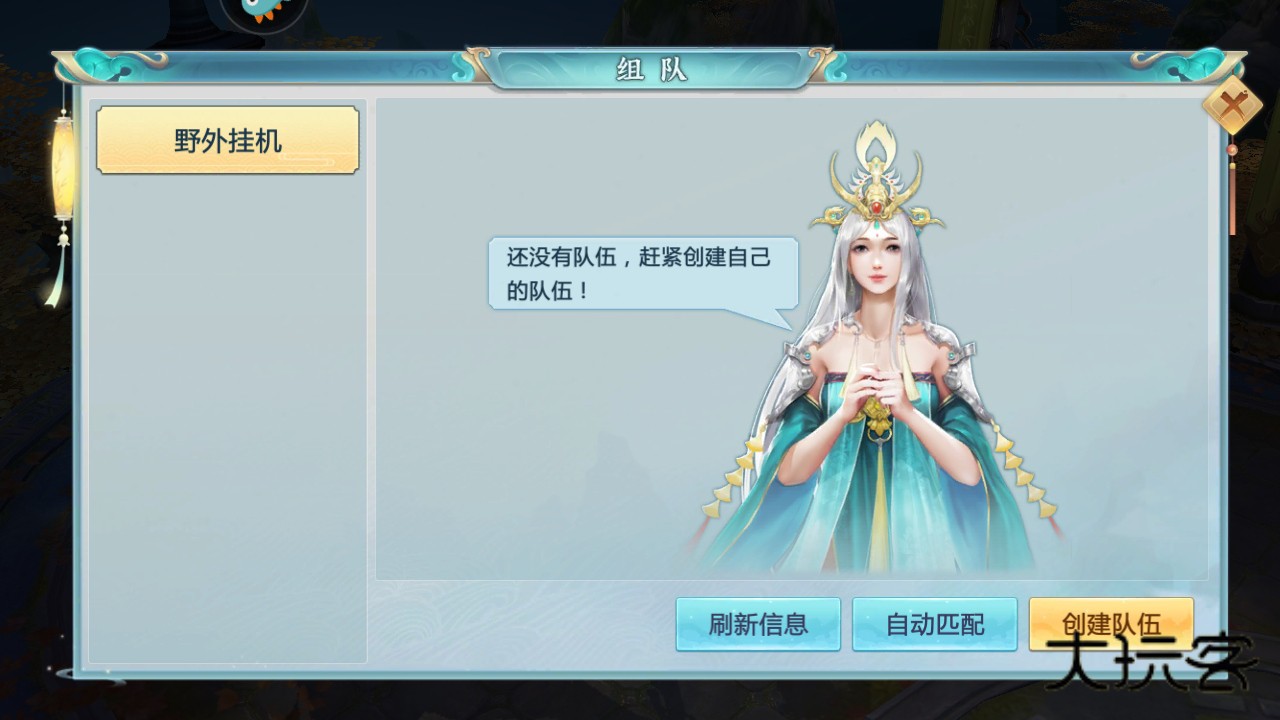Viewport: 1280px width, 720px height.
Task: Tap the 组队 title banner
Action: click(x=649, y=70)
